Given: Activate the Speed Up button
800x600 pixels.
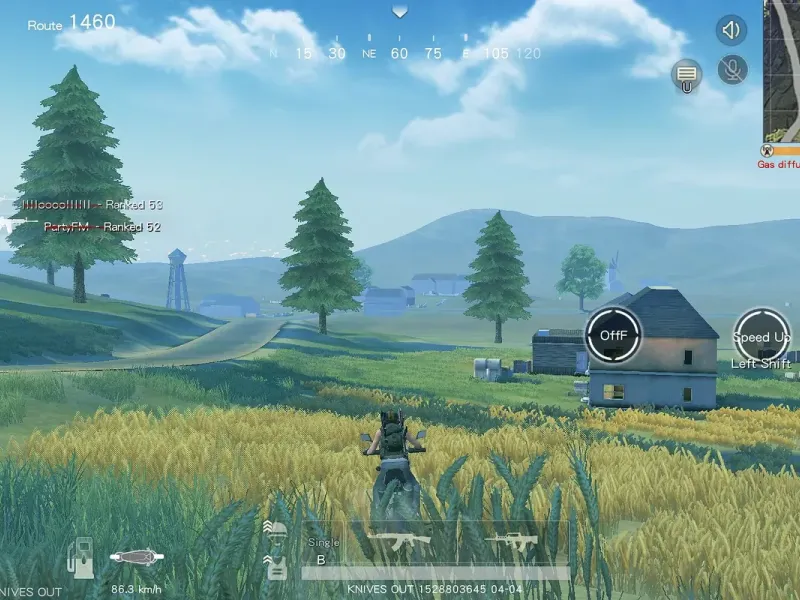Looking at the screenshot, I should pyautogui.click(x=762, y=335).
